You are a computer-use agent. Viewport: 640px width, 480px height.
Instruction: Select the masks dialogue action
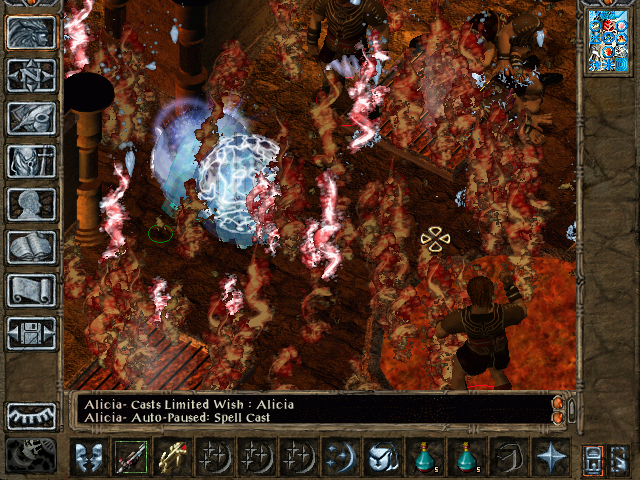coord(90,457)
